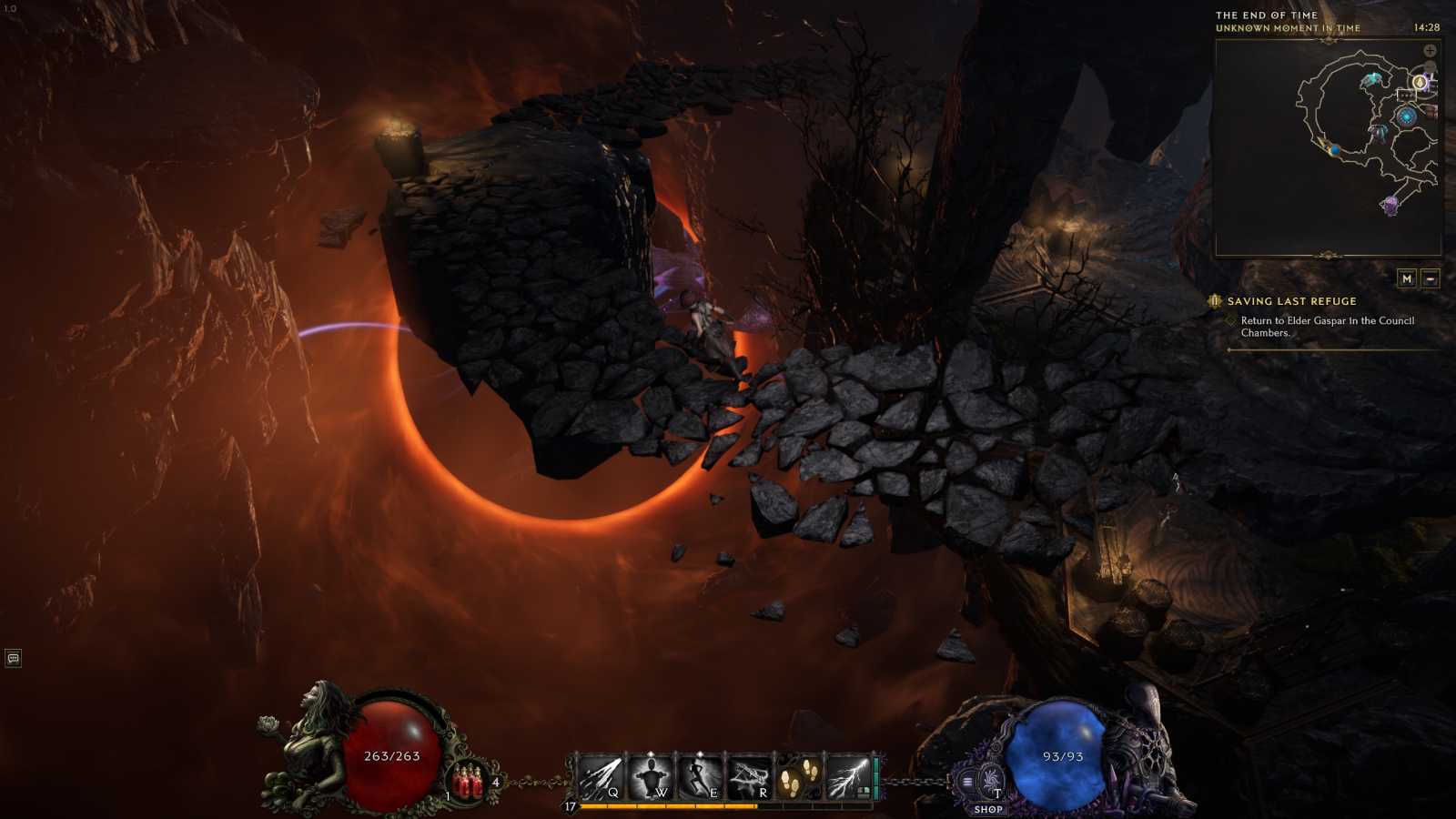The width and height of the screenshot is (1456, 819).
Task: Click the minimap display
Action: click(1328, 147)
